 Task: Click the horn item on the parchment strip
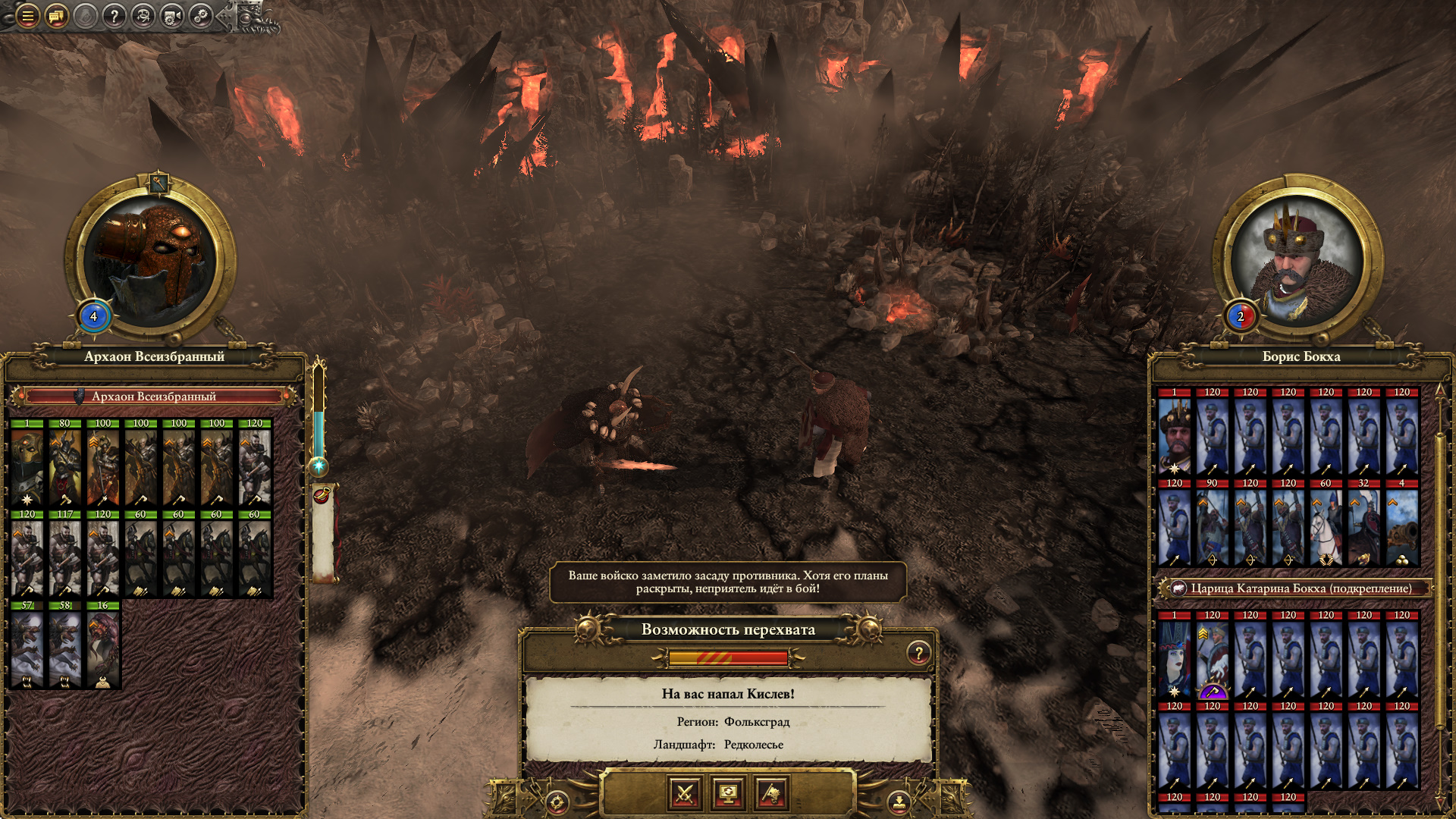[322, 496]
